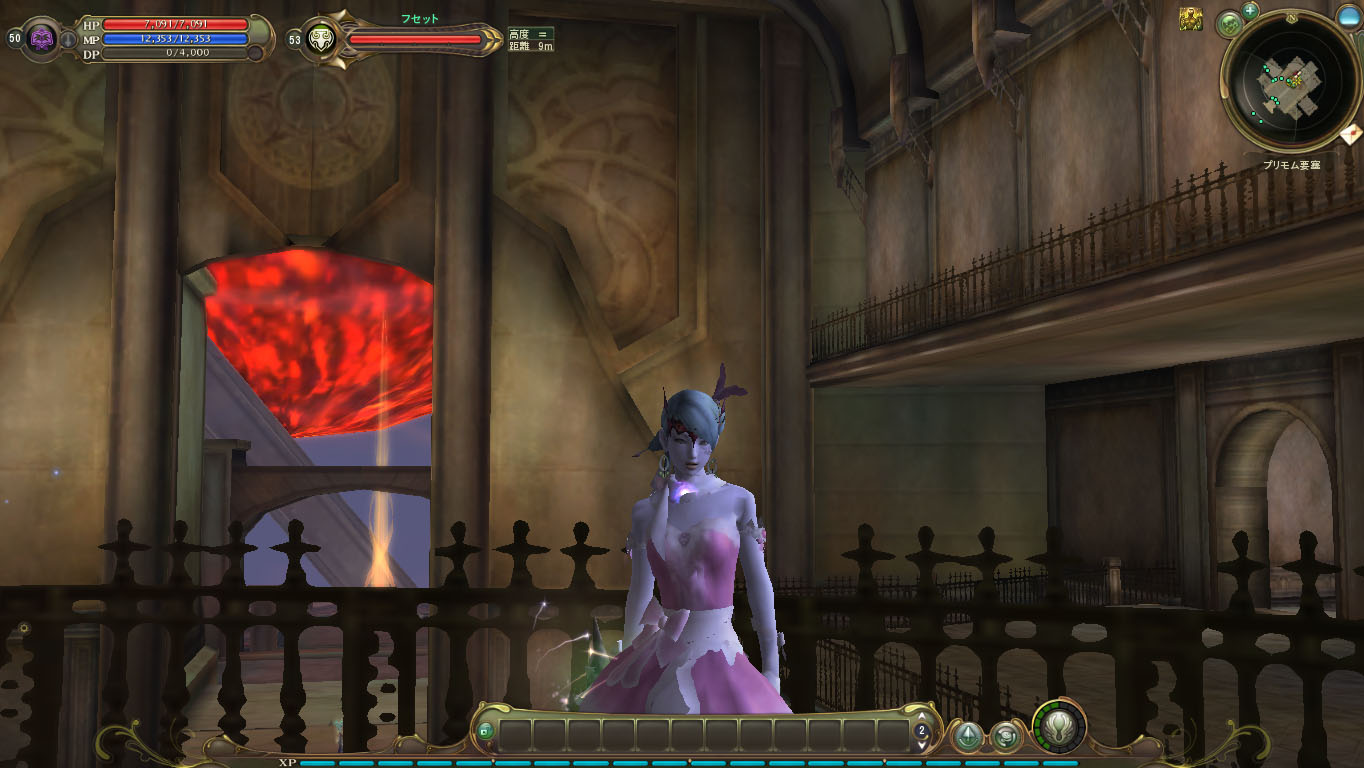This screenshot has width=1364, height=768.
Task: Open the unread mail envelope icon
Action: pyautogui.click(x=1351, y=133)
